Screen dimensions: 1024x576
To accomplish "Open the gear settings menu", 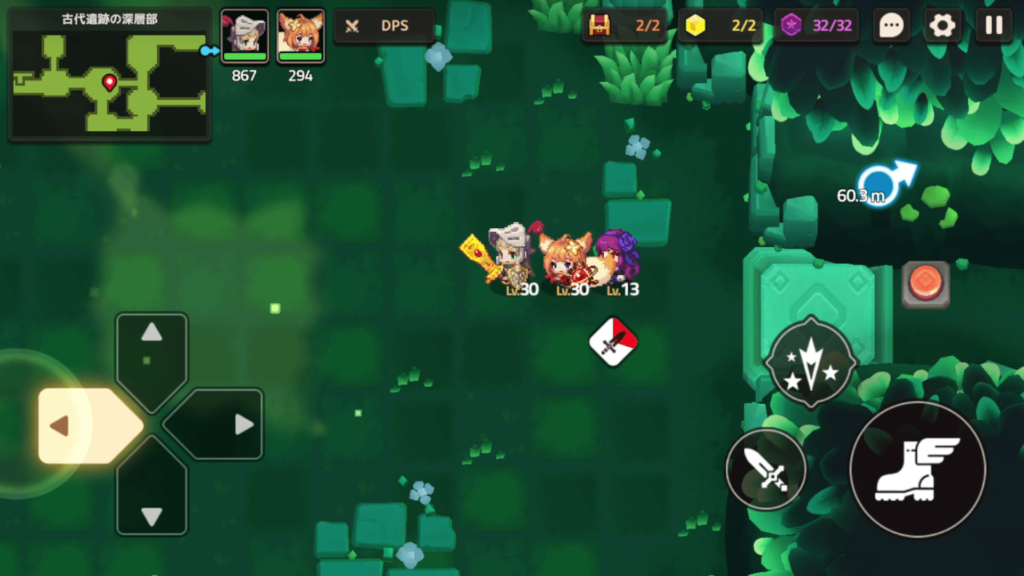I will pos(943,26).
